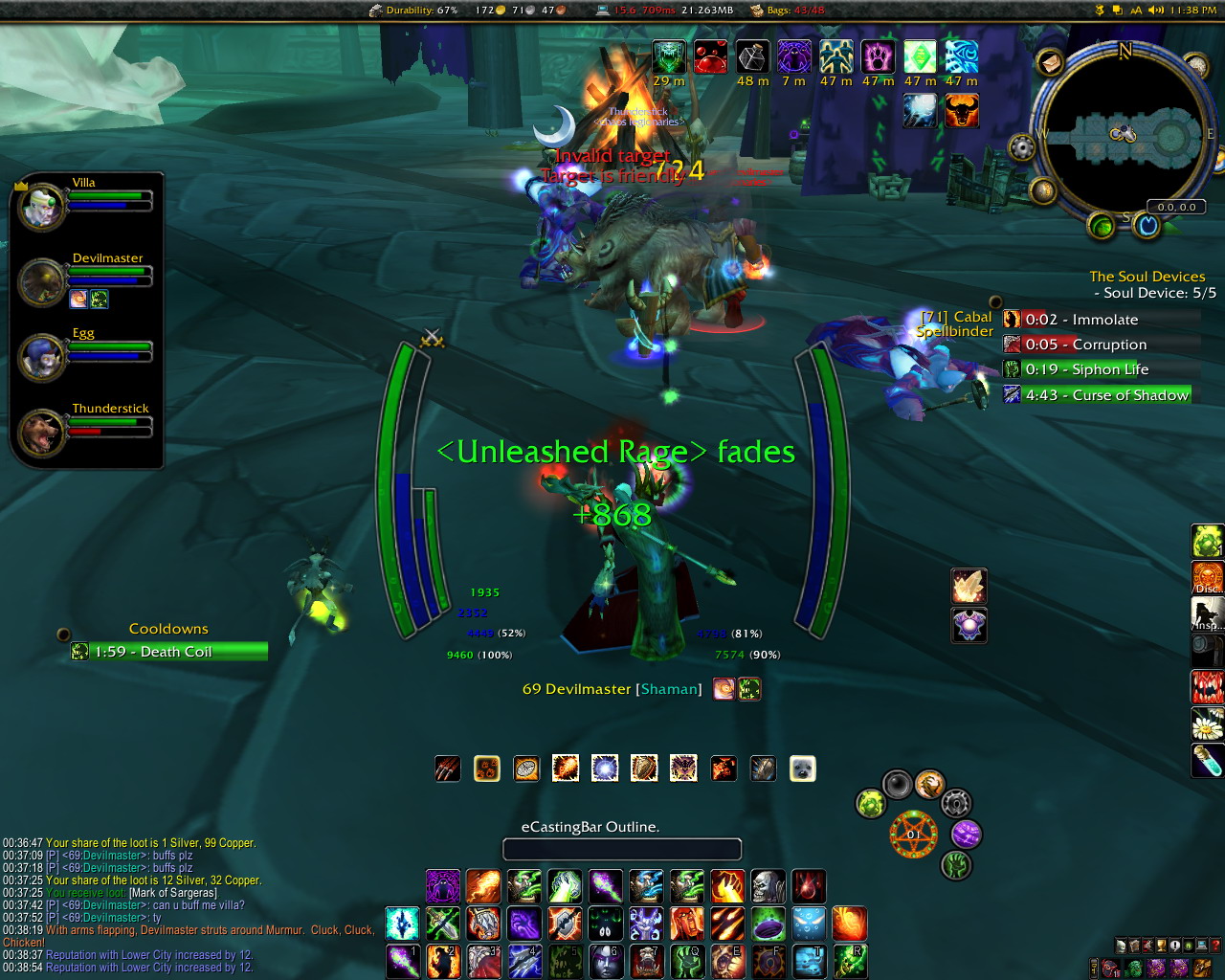The width and height of the screenshot is (1225, 980).
Task: Open the red question mark help button
Action: [1215, 947]
